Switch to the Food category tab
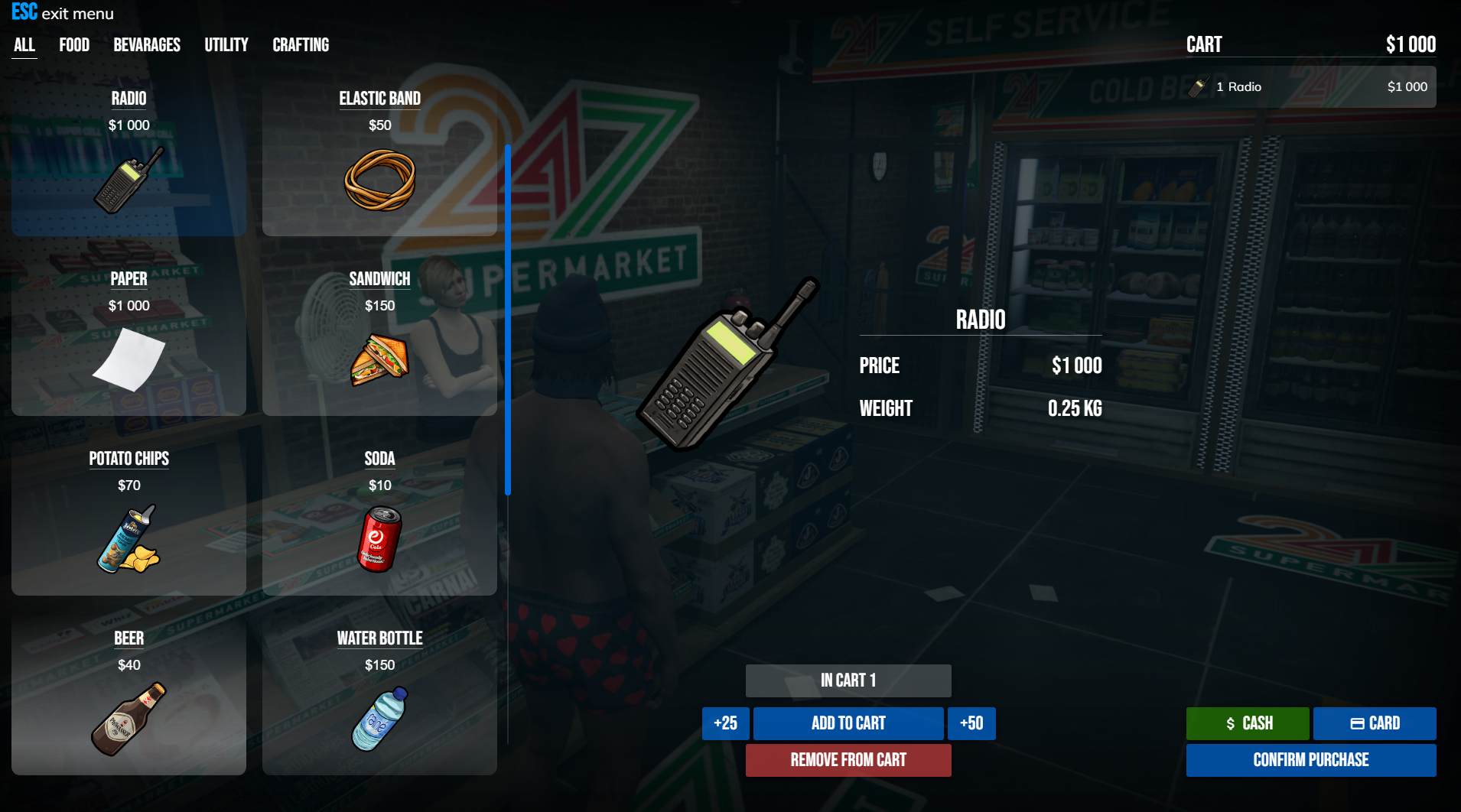 click(x=74, y=45)
